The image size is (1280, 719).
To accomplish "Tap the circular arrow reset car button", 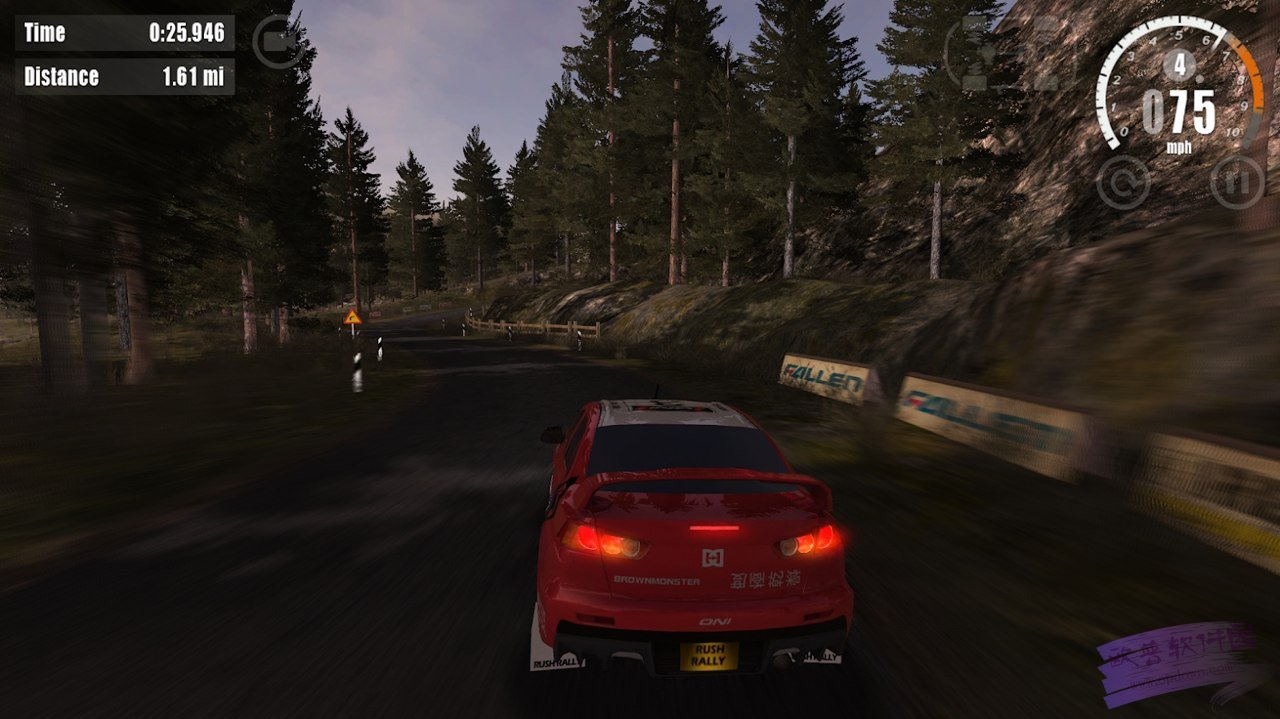I will click(1123, 183).
